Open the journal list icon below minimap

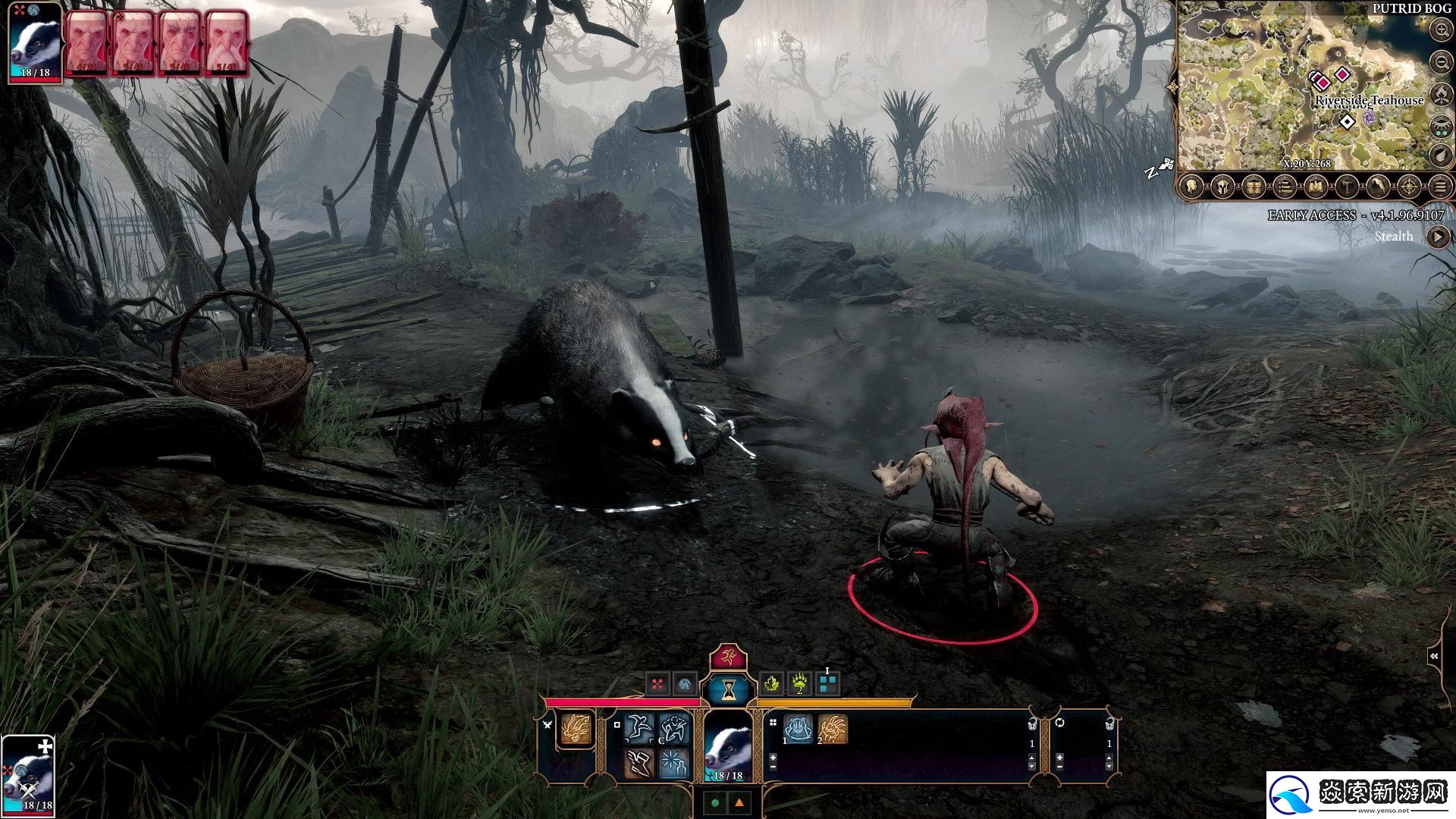[1285, 186]
